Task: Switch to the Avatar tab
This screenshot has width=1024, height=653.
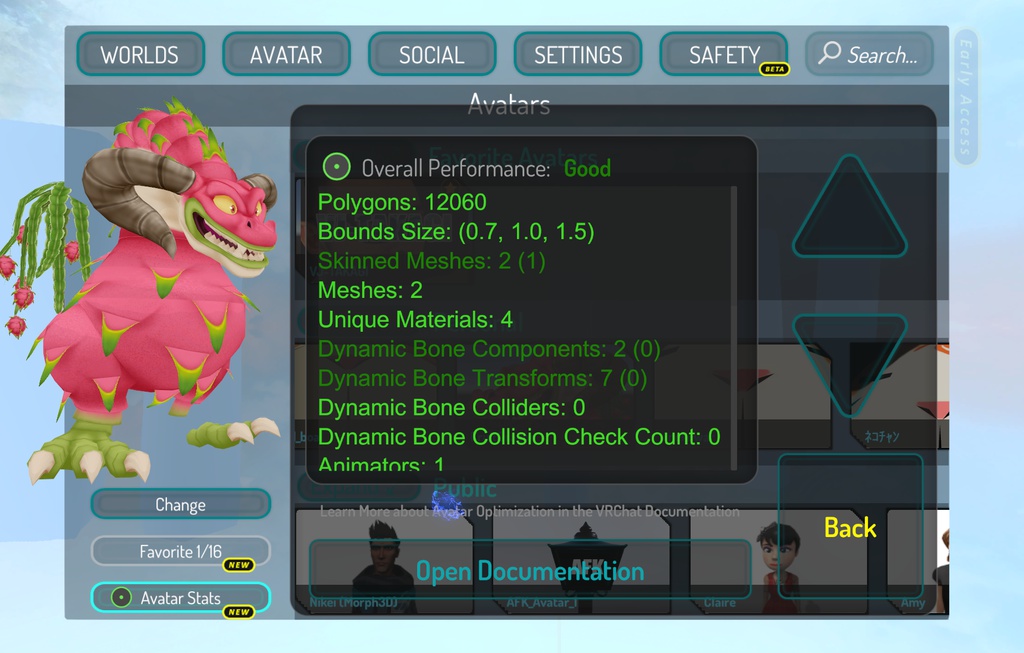Action: coord(286,55)
